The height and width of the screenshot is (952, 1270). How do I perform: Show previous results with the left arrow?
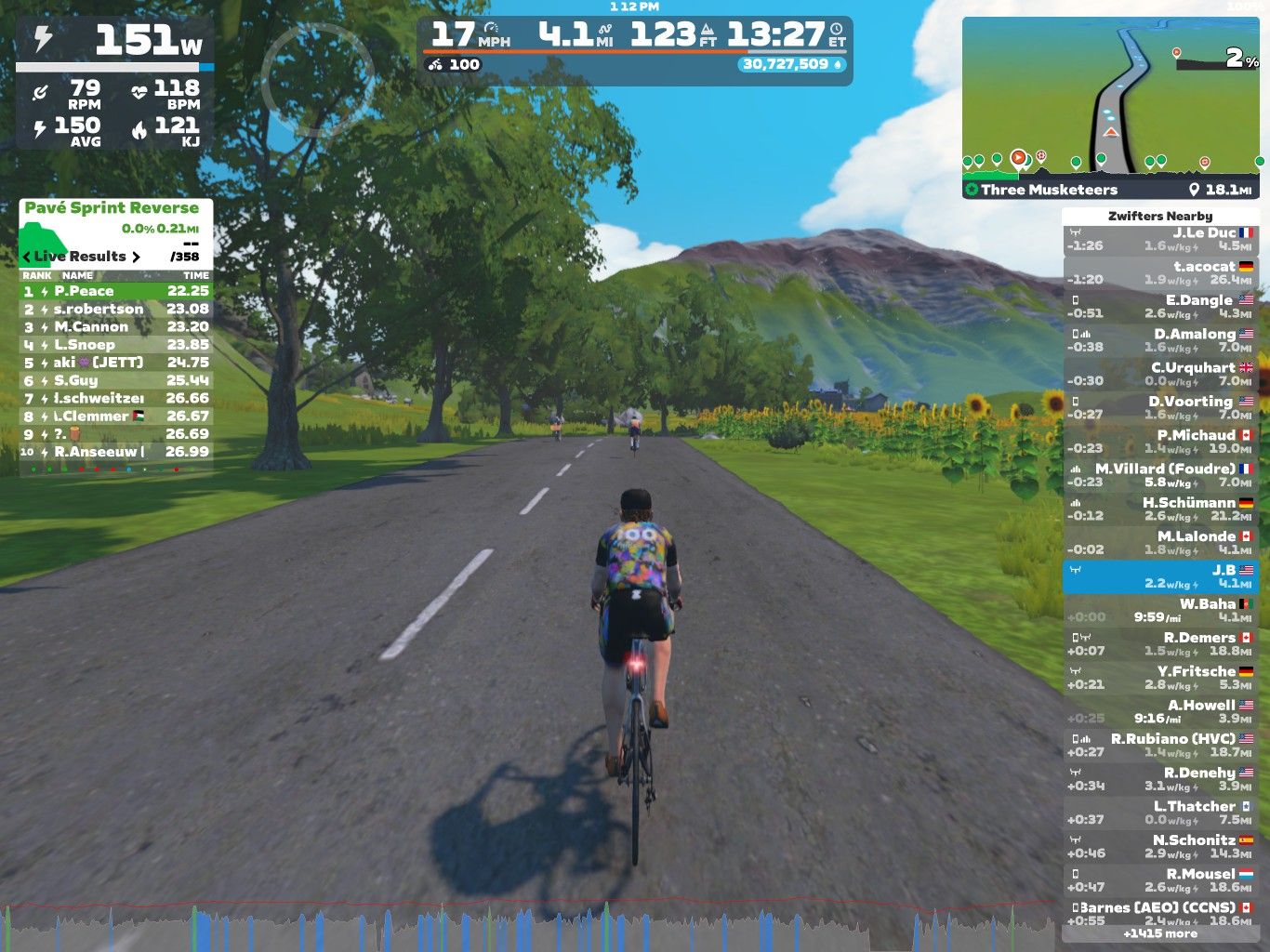click(x=27, y=257)
